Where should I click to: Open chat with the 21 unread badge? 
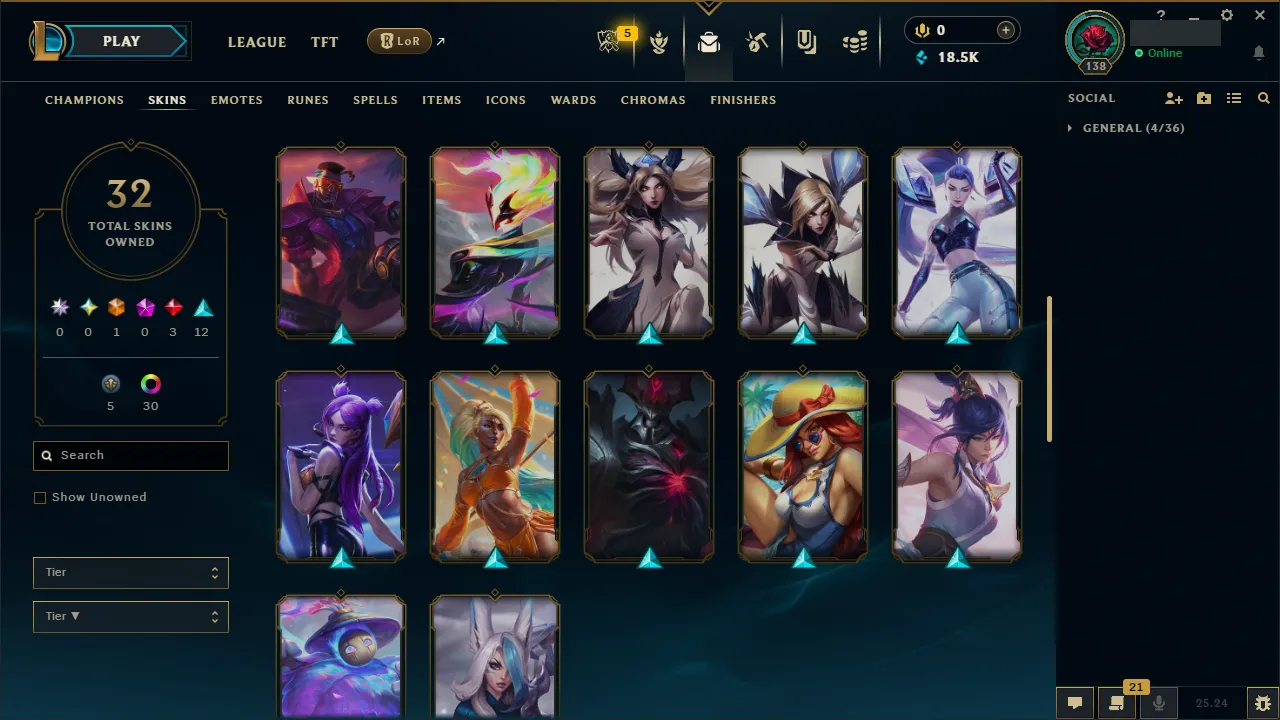click(x=1117, y=701)
